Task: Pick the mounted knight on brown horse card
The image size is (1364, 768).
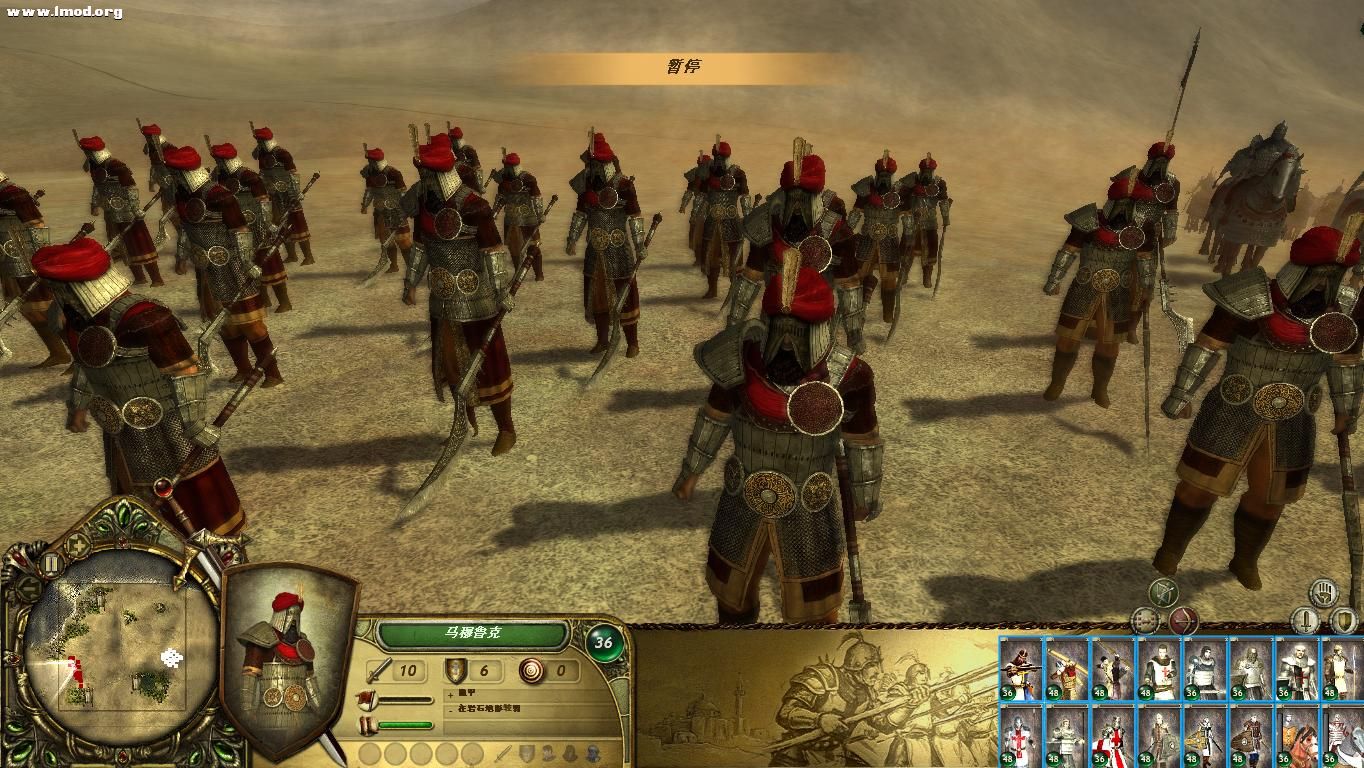Action: tap(1296, 736)
